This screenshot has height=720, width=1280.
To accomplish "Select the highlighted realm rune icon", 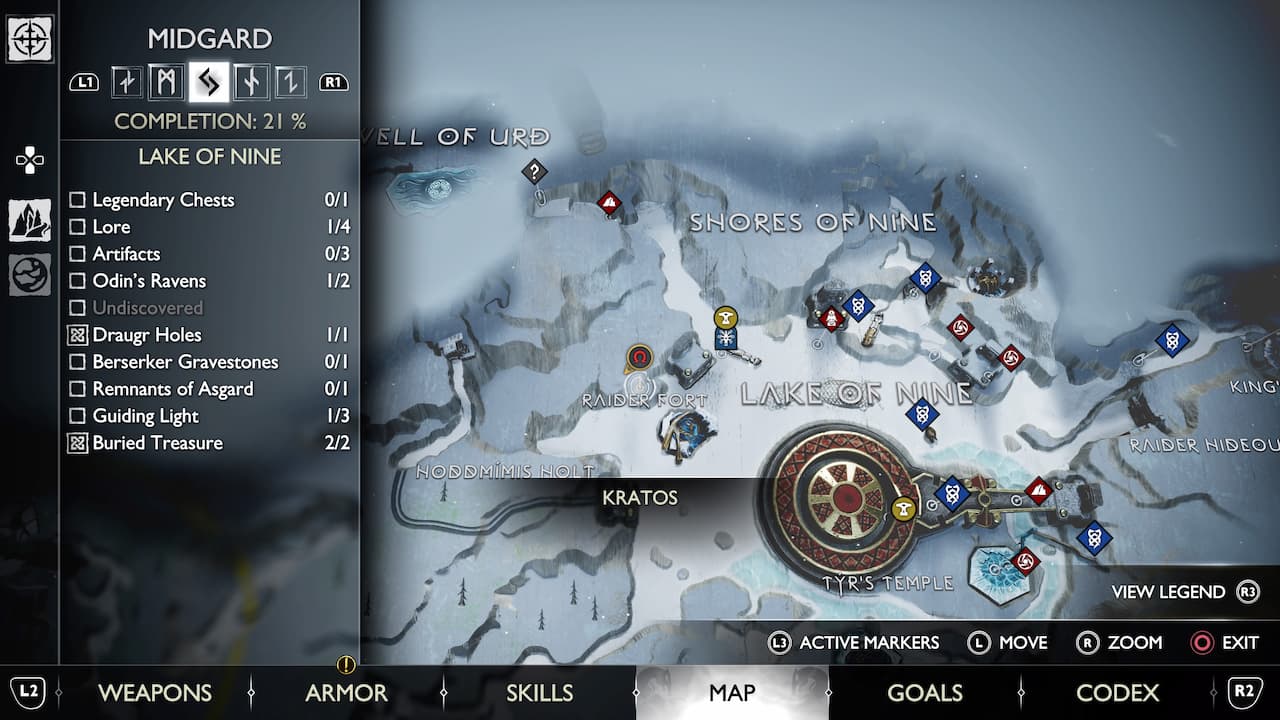I will (209, 82).
